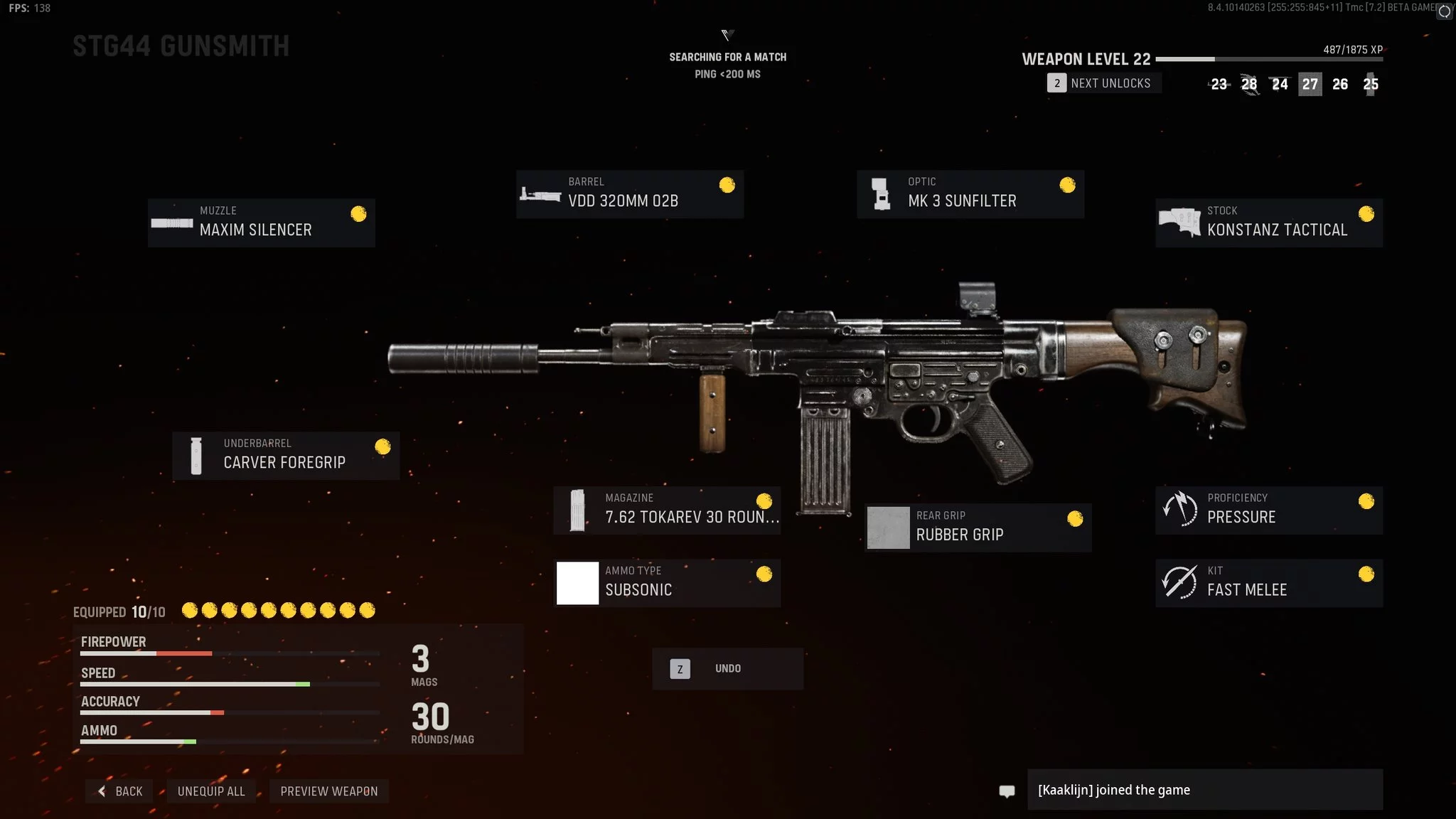Preview the weapon

click(x=328, y=791)
